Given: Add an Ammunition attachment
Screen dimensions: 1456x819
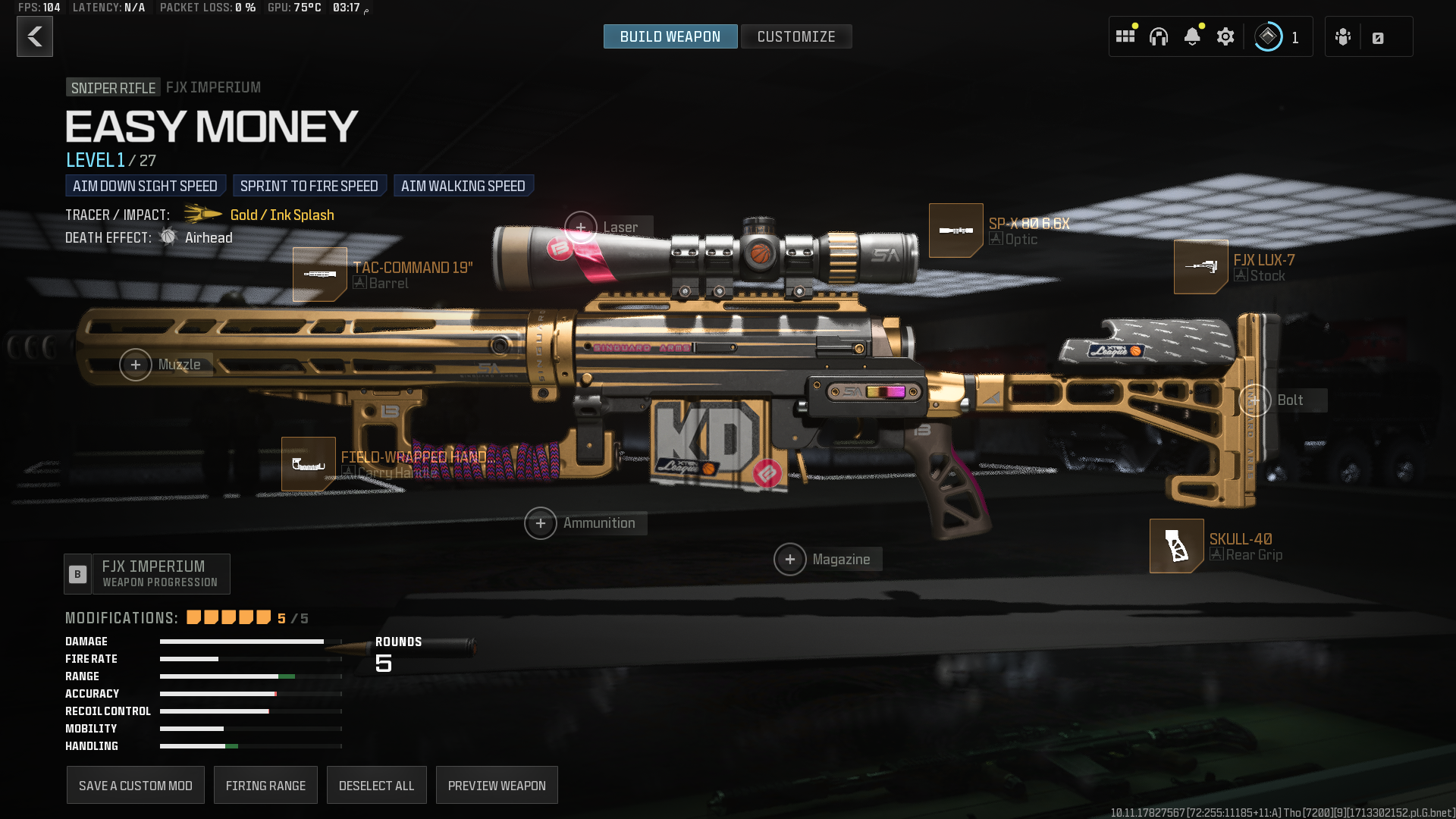Looking at the screenshot, I should [x=541, y=523].
